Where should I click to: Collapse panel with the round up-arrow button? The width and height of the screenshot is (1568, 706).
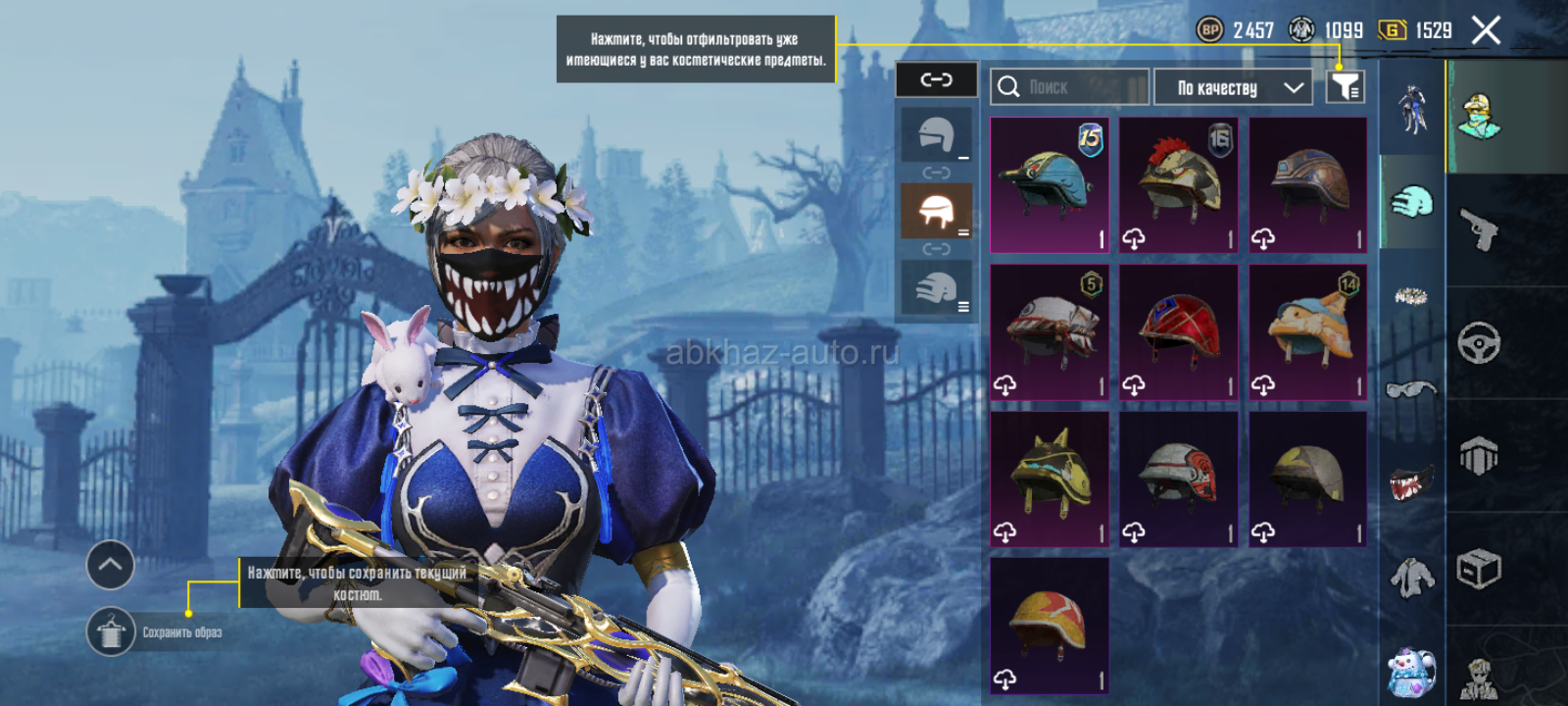coord(110,565)
